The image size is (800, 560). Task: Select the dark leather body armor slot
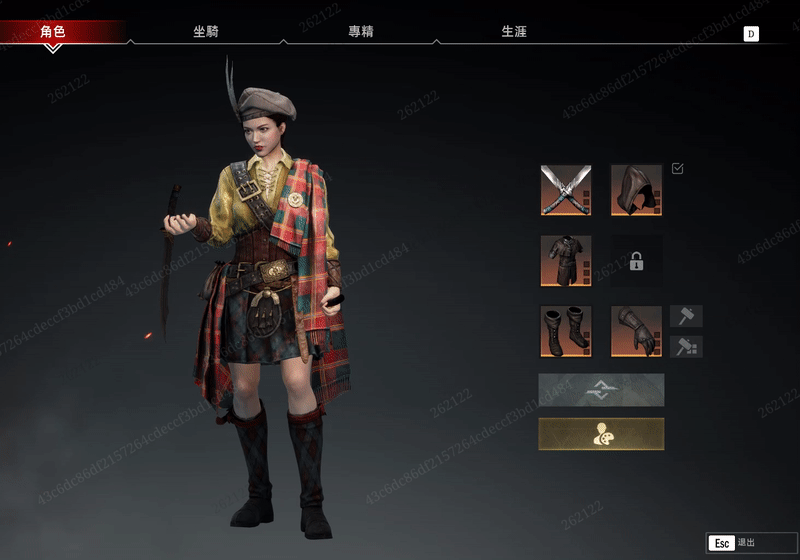click(x=566, y=261)
